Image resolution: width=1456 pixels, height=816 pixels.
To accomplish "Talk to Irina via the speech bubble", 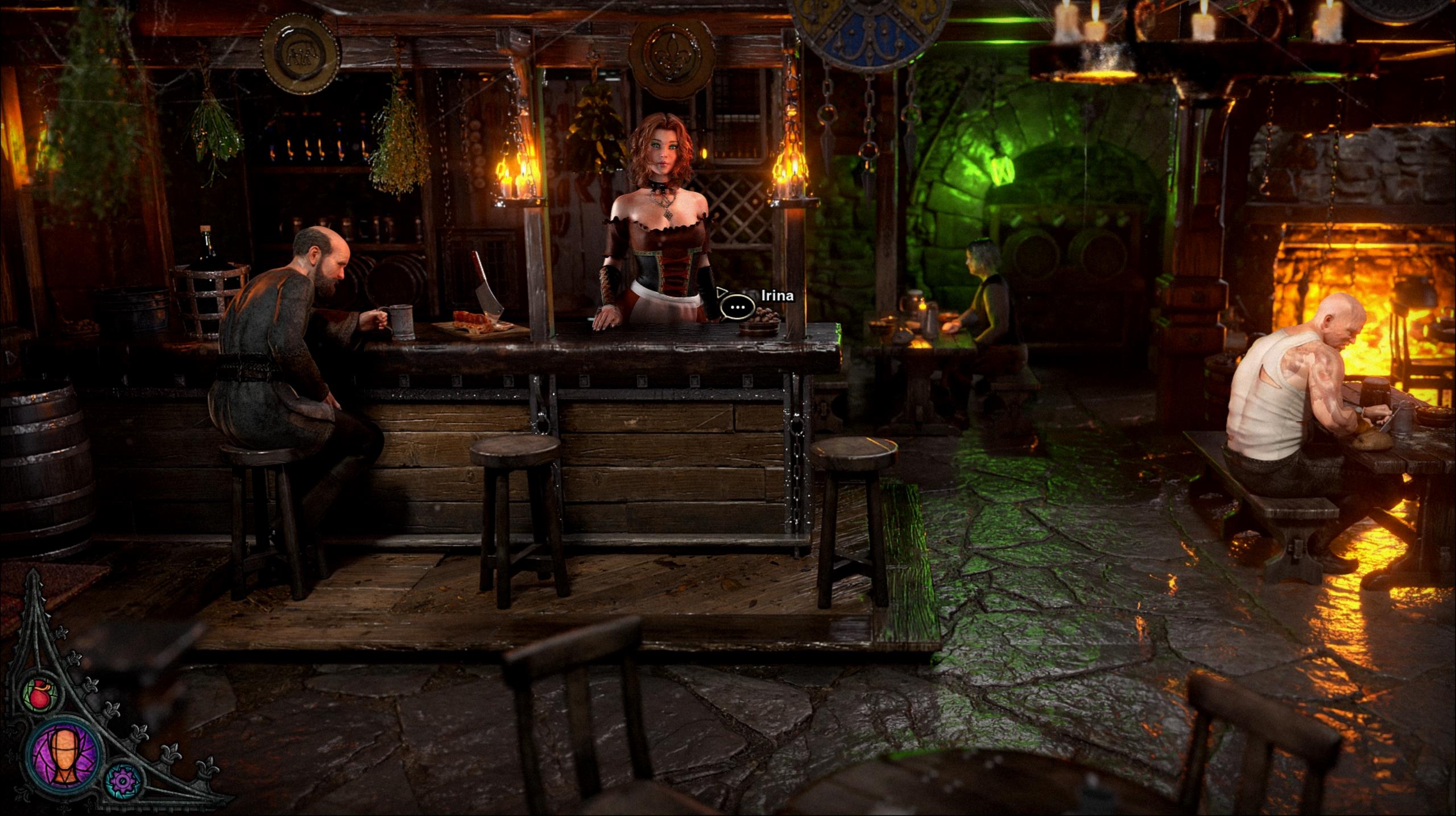I will [738, 307].
